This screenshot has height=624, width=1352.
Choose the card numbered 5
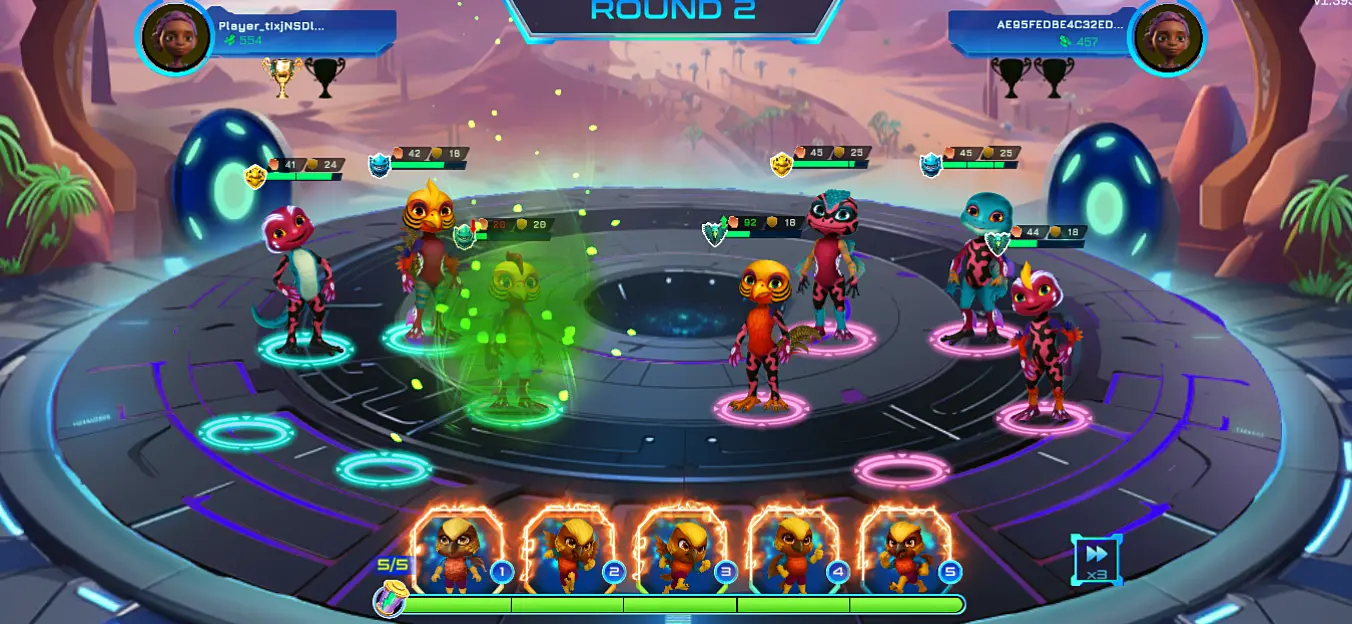click(x=907, y=551)
